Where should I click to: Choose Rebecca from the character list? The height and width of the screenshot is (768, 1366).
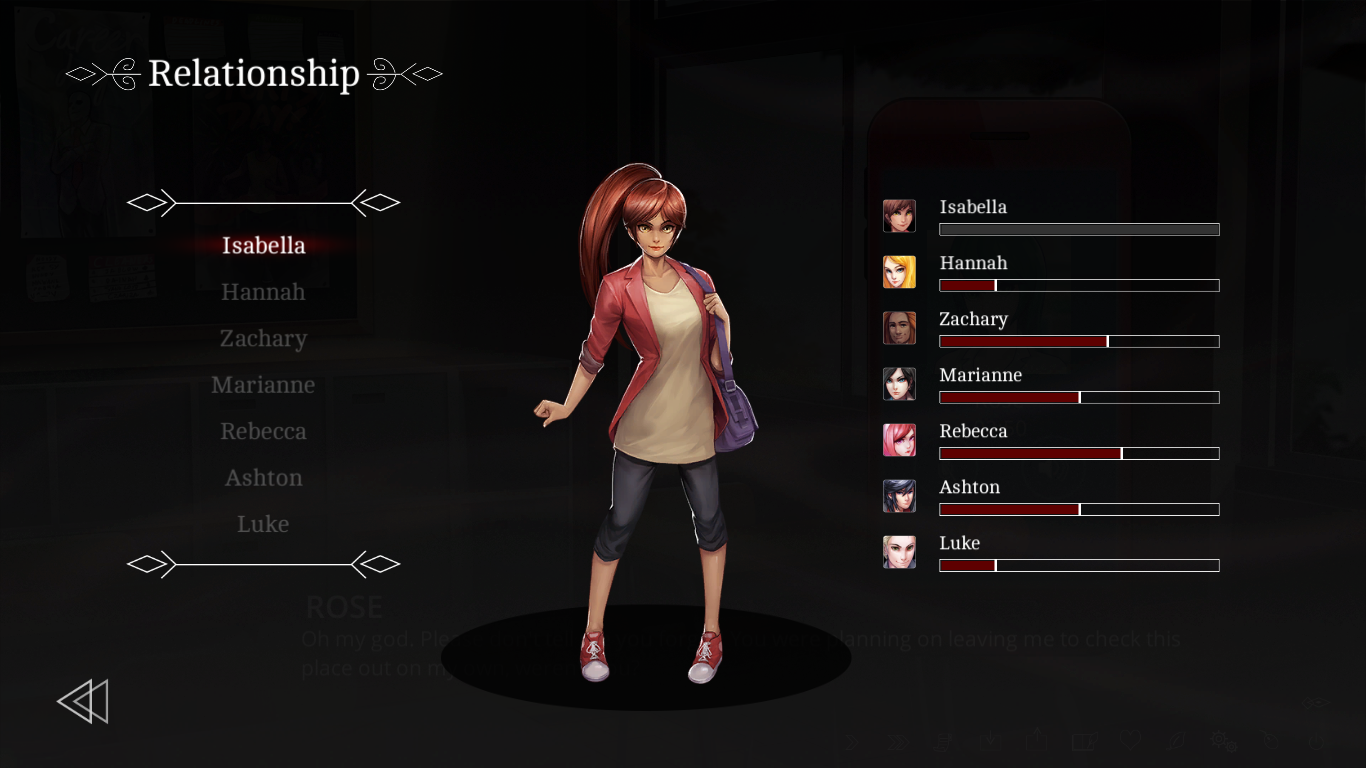coord(263,432)
